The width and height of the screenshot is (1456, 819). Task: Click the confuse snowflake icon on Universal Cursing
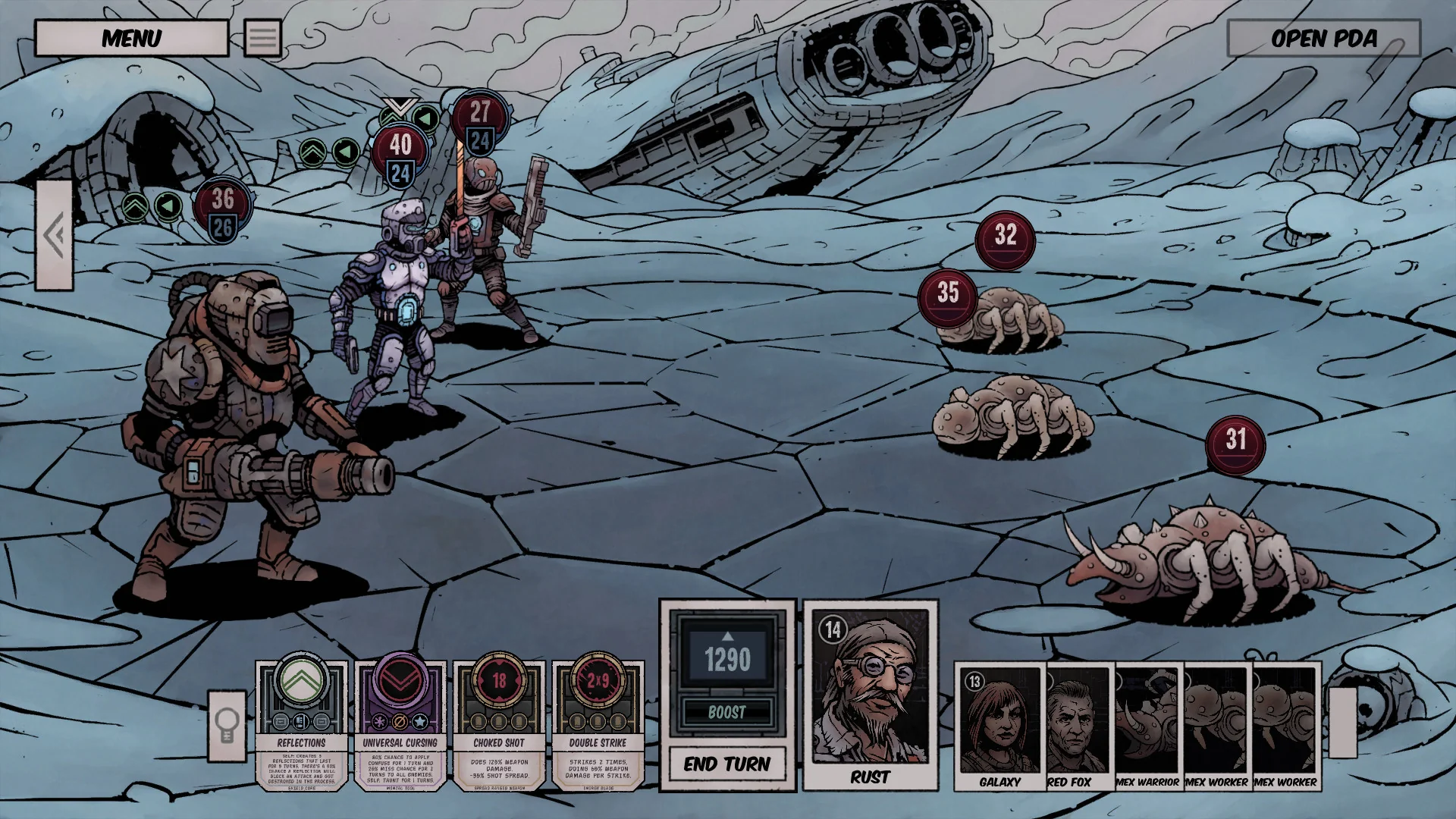tap(379, 721)
